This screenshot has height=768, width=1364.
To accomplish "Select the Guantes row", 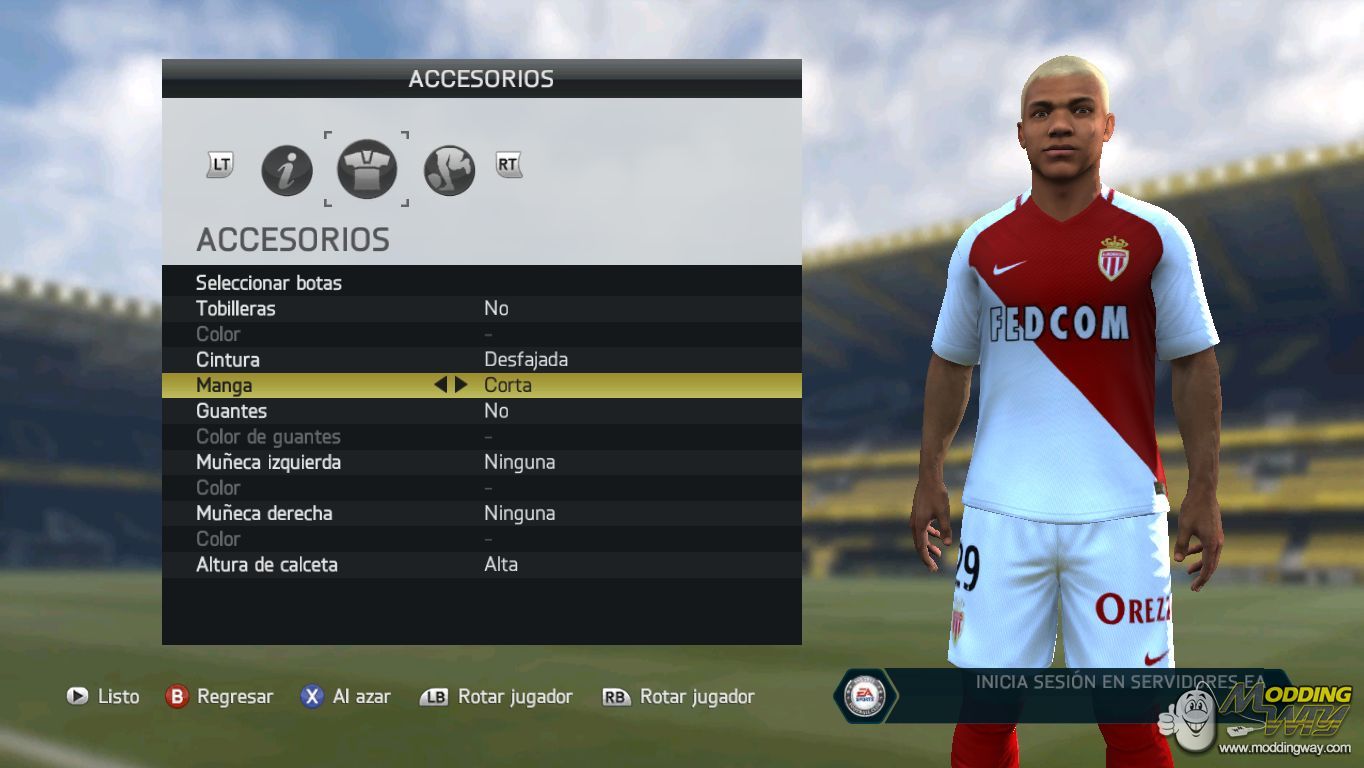I will tap(231, 411).
